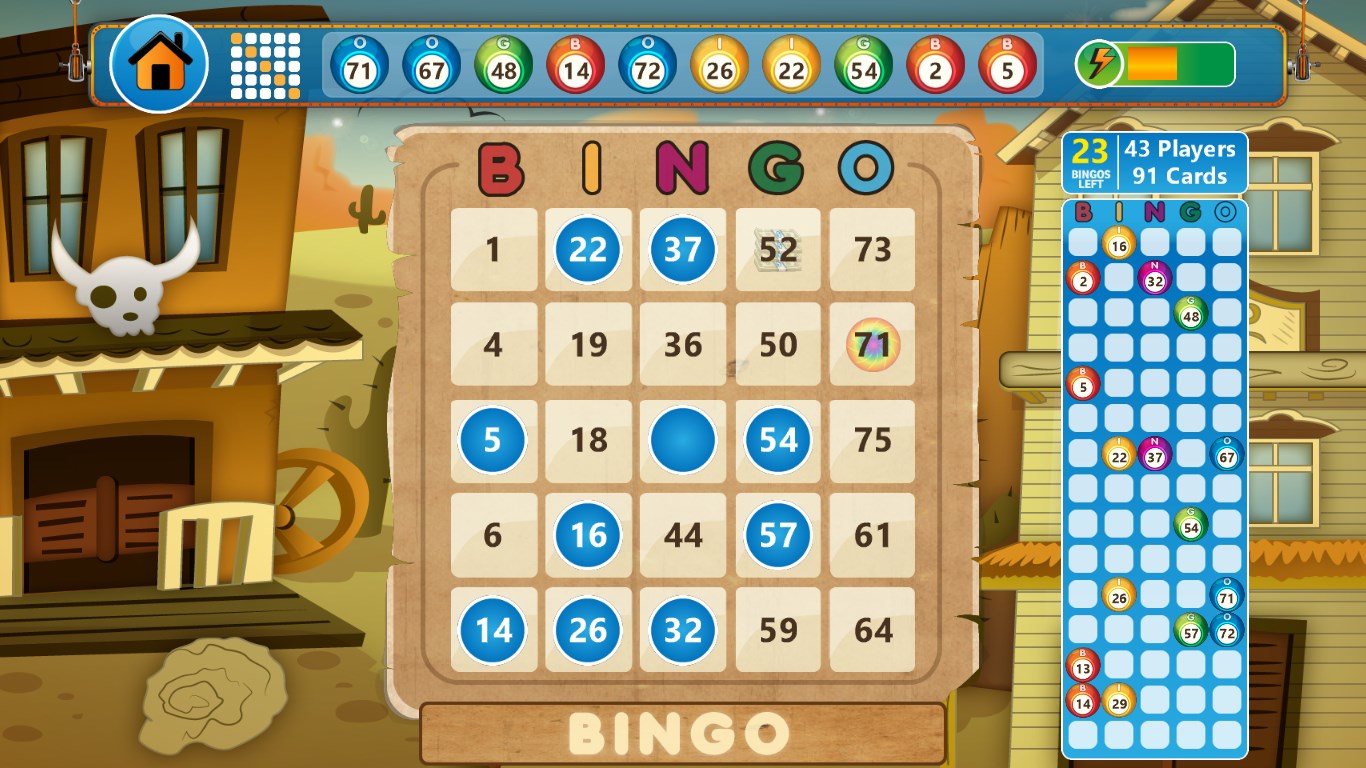Daub the number 71 on the card
Image resolution: width=1366 pixels, height=768 pixels.
click(x=872, y=345)
